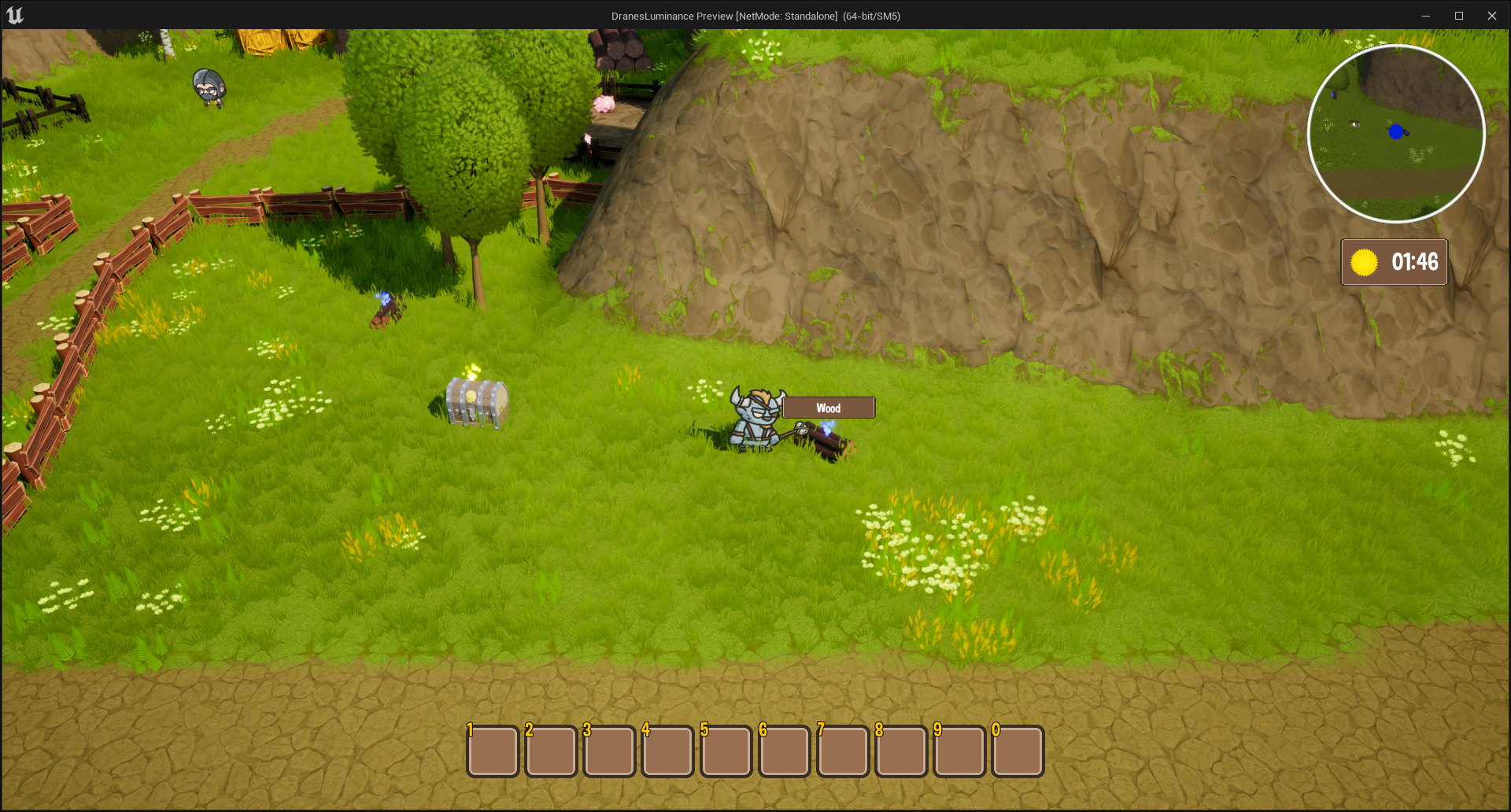The width and height of the screenshot is (1511, 812).
Task: Click the circular minimap
Action: [x=1396, y=134]
